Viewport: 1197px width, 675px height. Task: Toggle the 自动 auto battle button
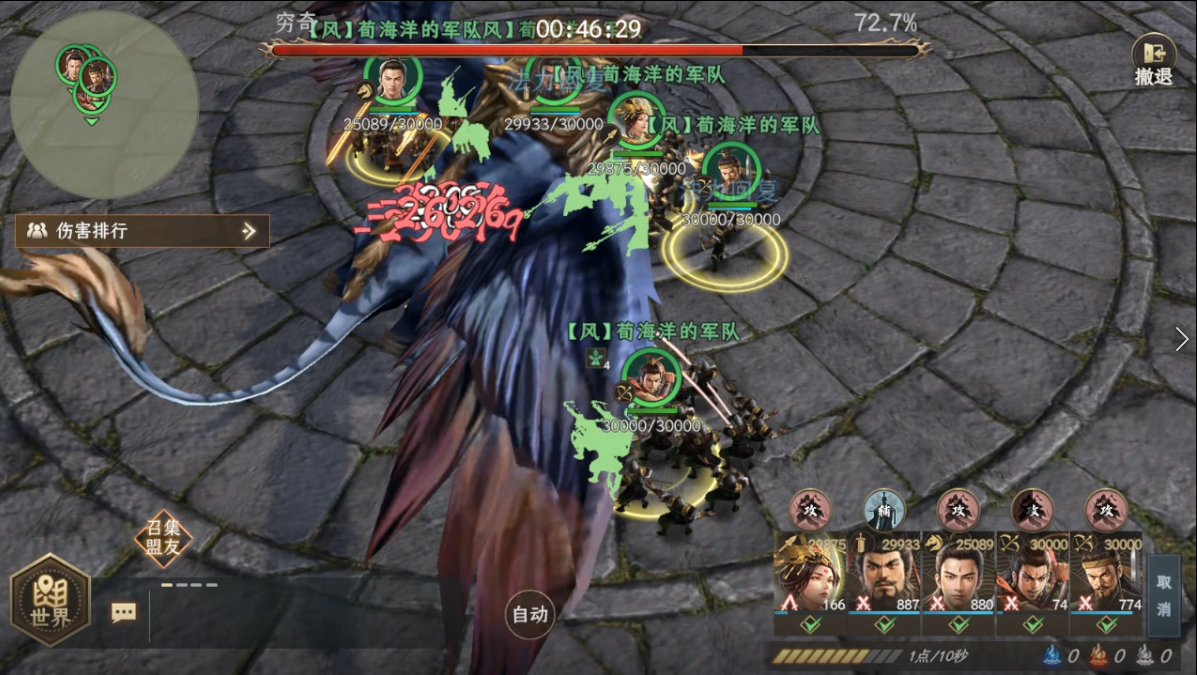pos(530,614)
